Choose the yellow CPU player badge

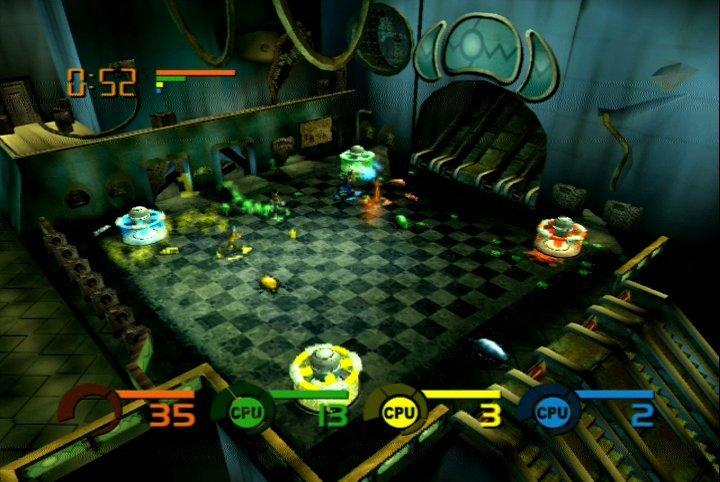394,410
